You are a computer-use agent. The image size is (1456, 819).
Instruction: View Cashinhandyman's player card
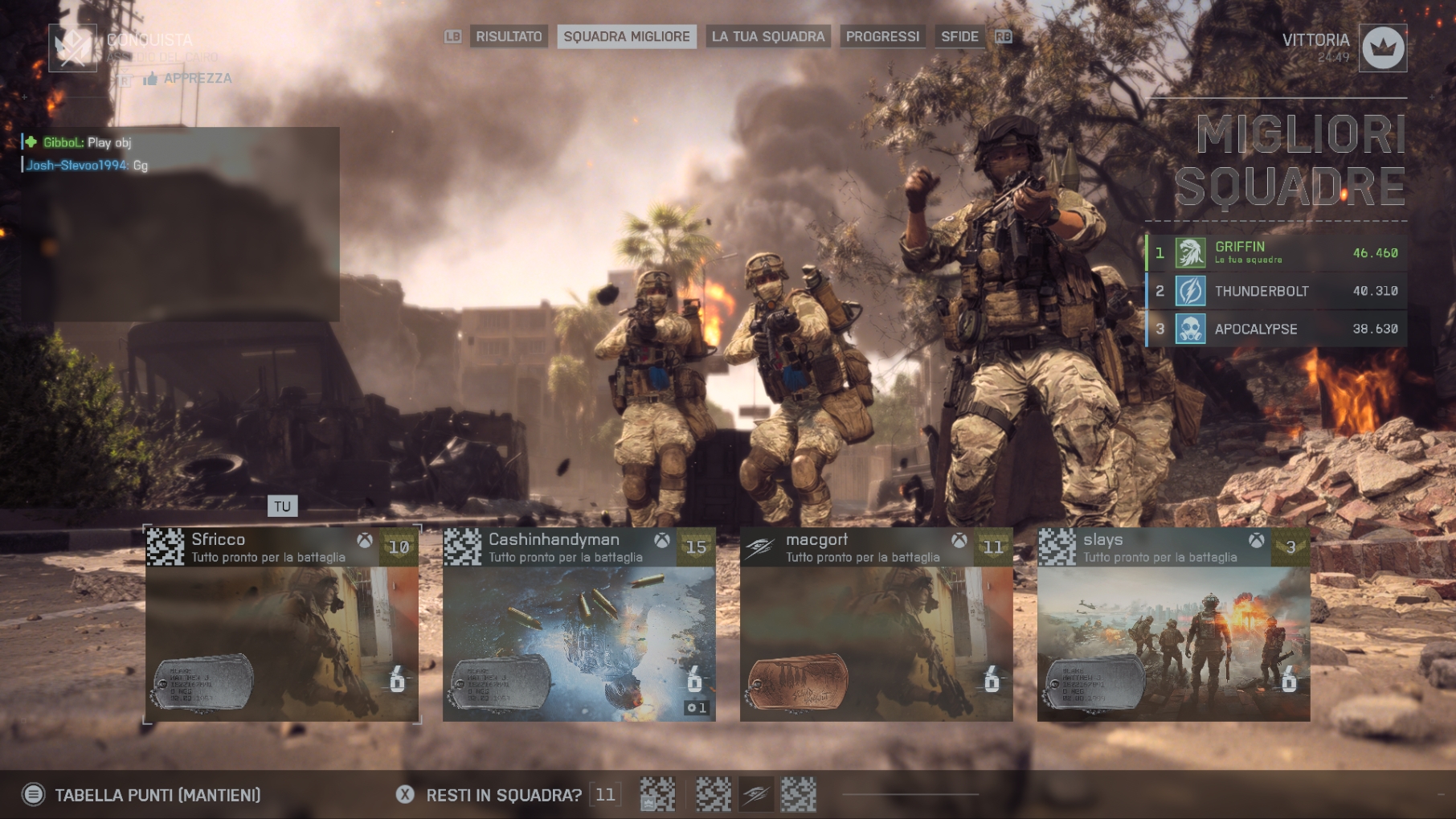click(x=579, y=624)
